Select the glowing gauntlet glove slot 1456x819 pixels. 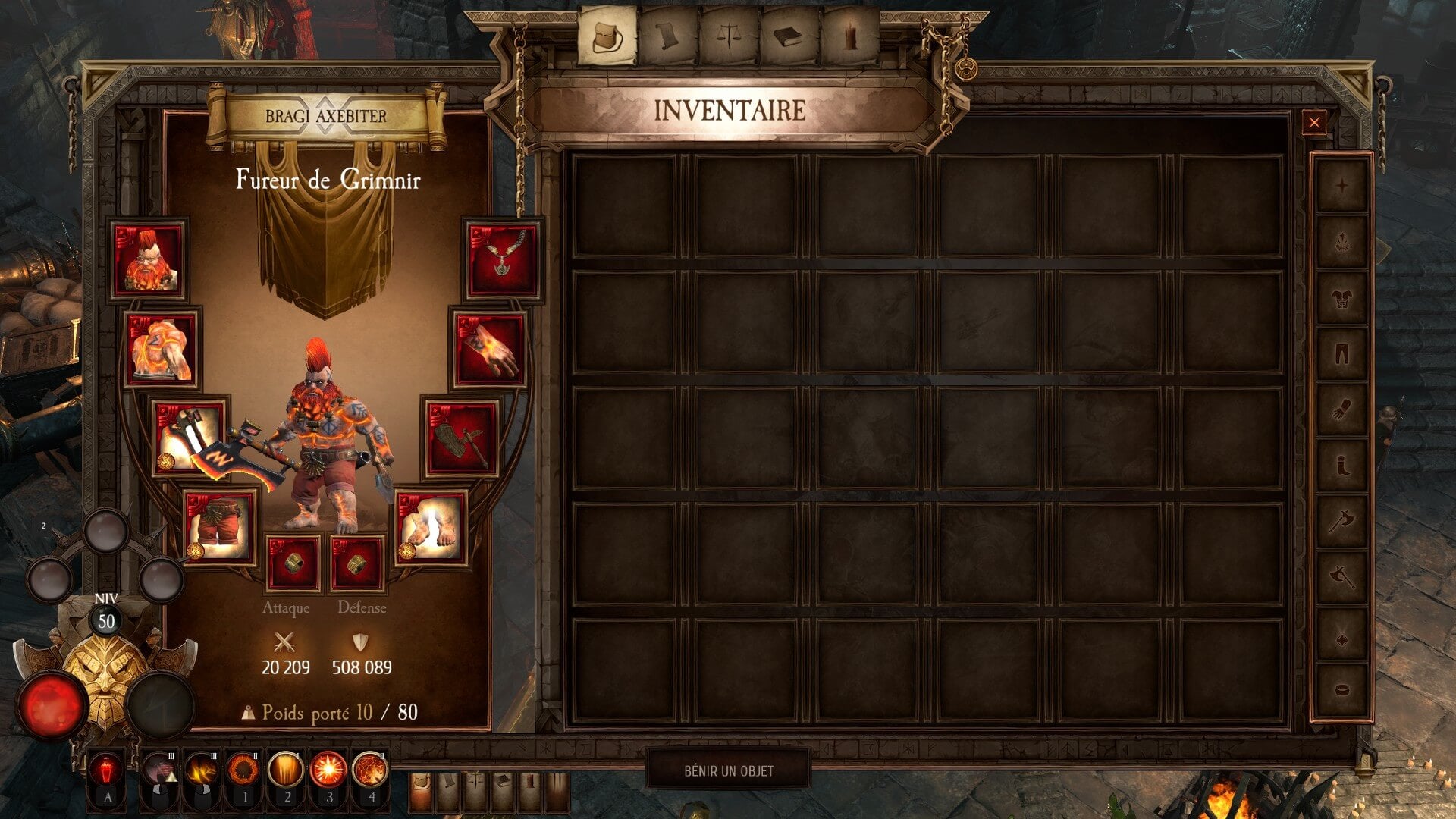click(490, 349)
